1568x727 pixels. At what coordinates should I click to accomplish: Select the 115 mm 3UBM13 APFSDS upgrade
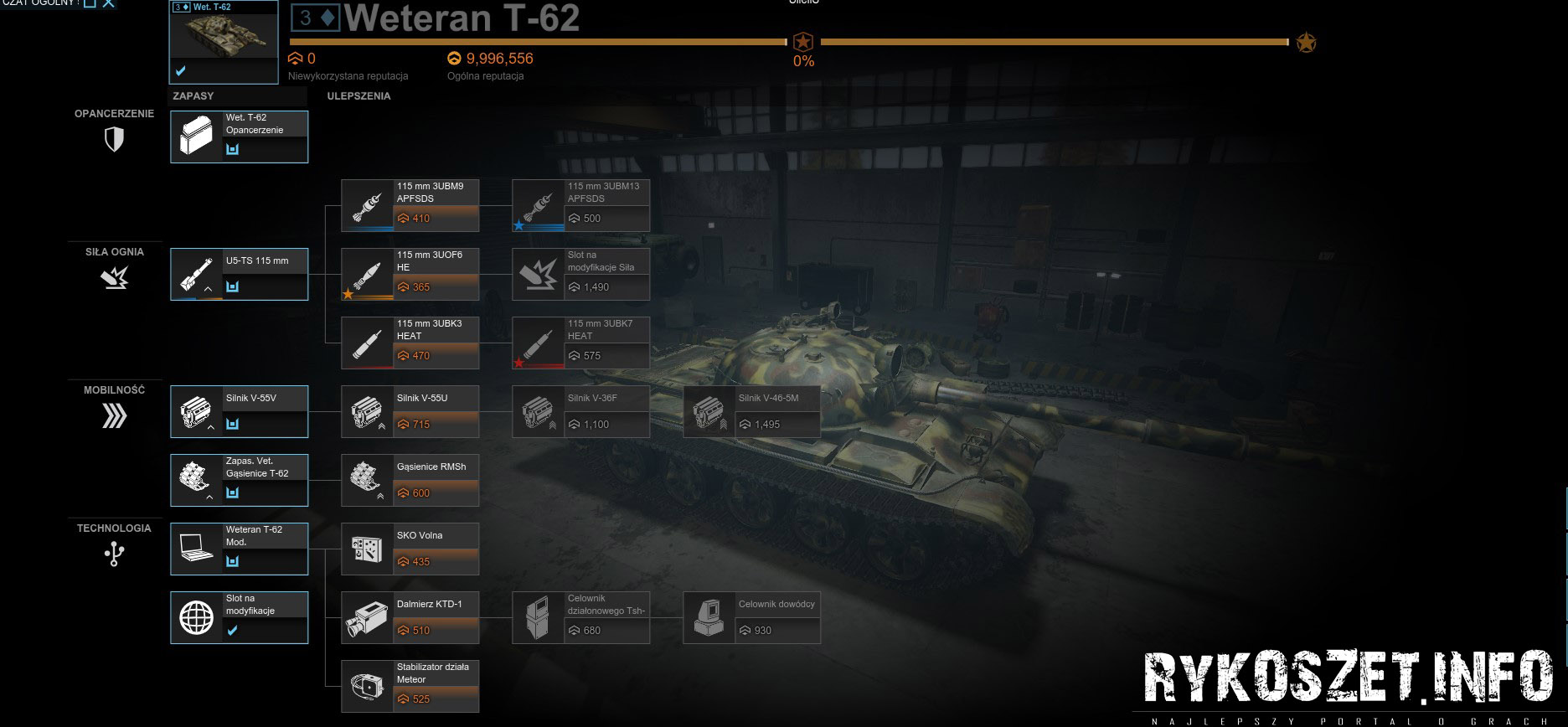click(581, 205)
